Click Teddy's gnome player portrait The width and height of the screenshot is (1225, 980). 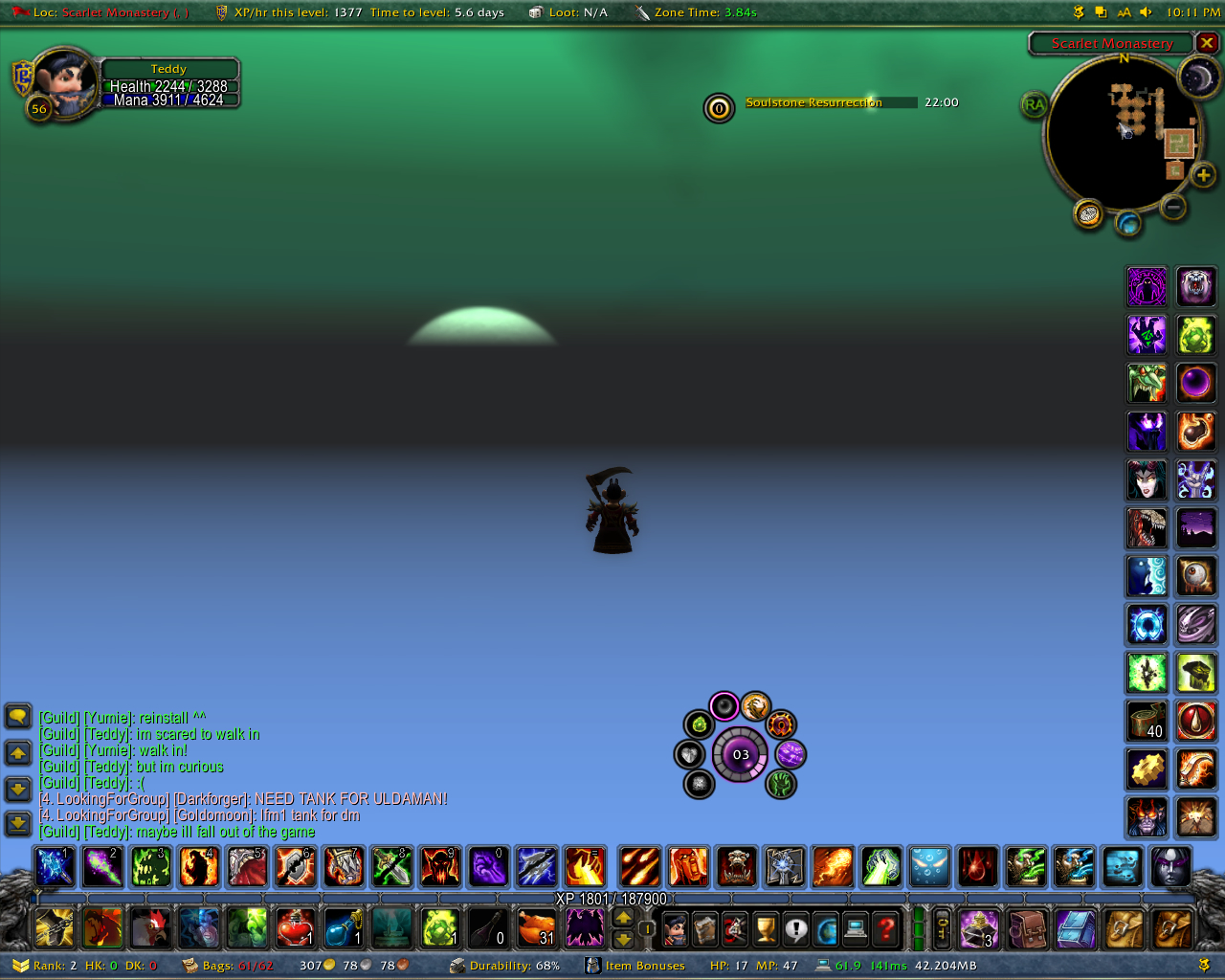(66, 82)
